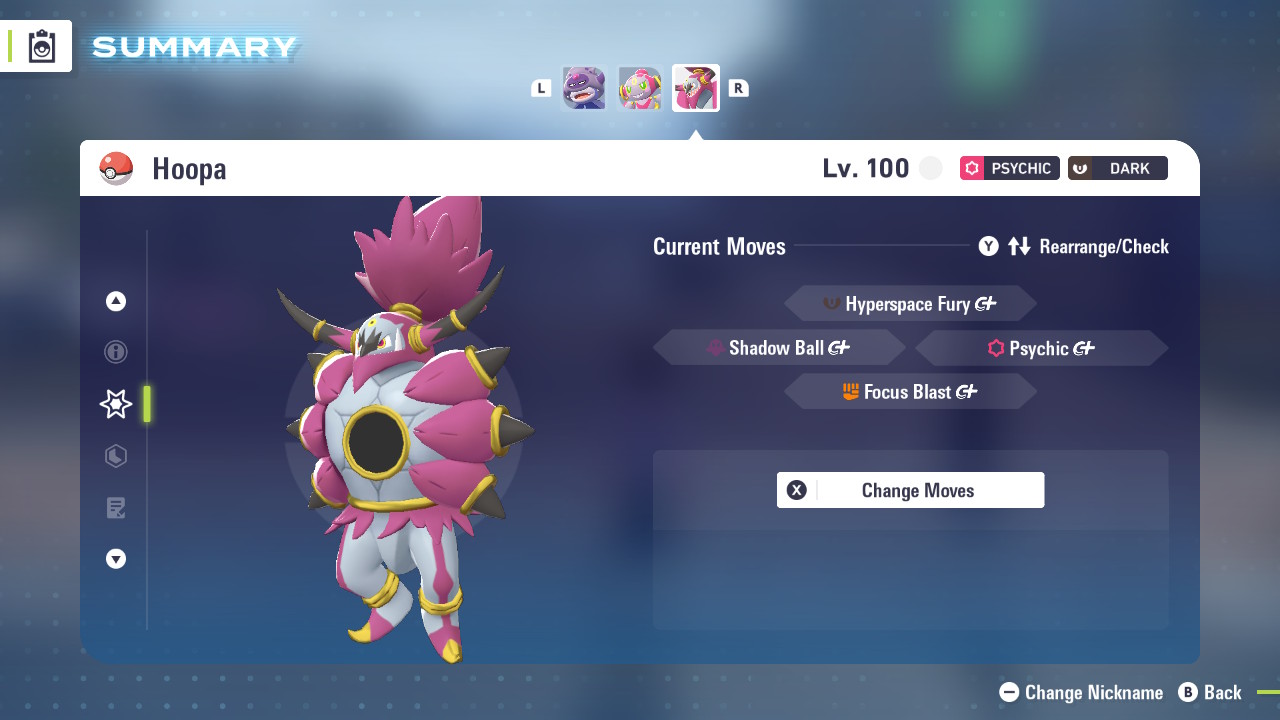Show the moves page star tab
1280x720 pixels.
point(116,404)
